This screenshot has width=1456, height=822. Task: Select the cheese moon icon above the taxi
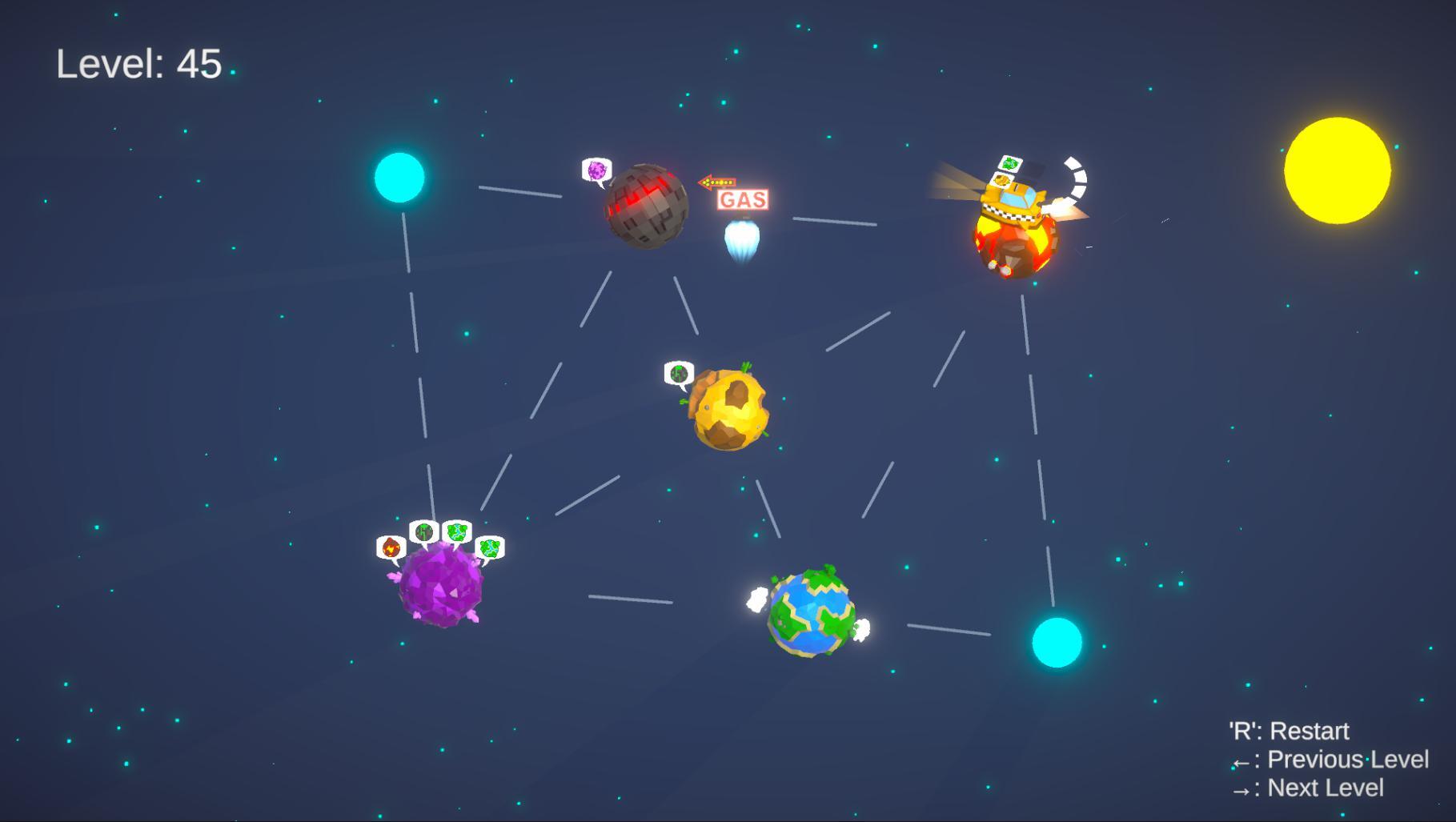(1001, 181)
